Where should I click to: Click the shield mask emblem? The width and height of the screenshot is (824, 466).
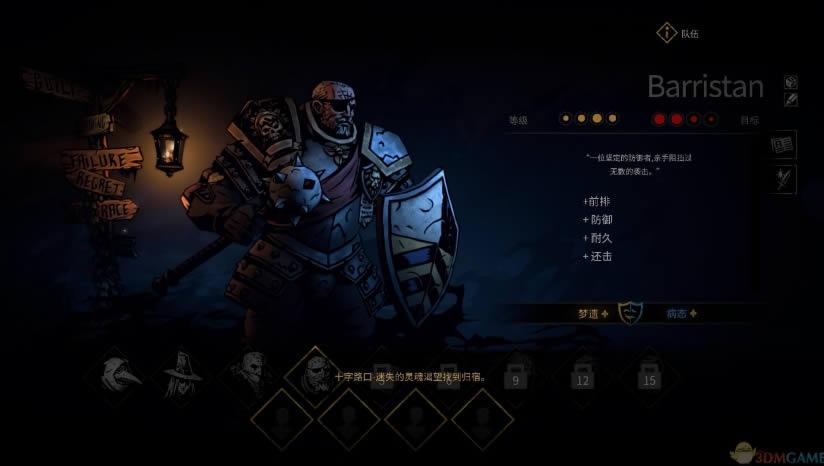tap(630, 313)
